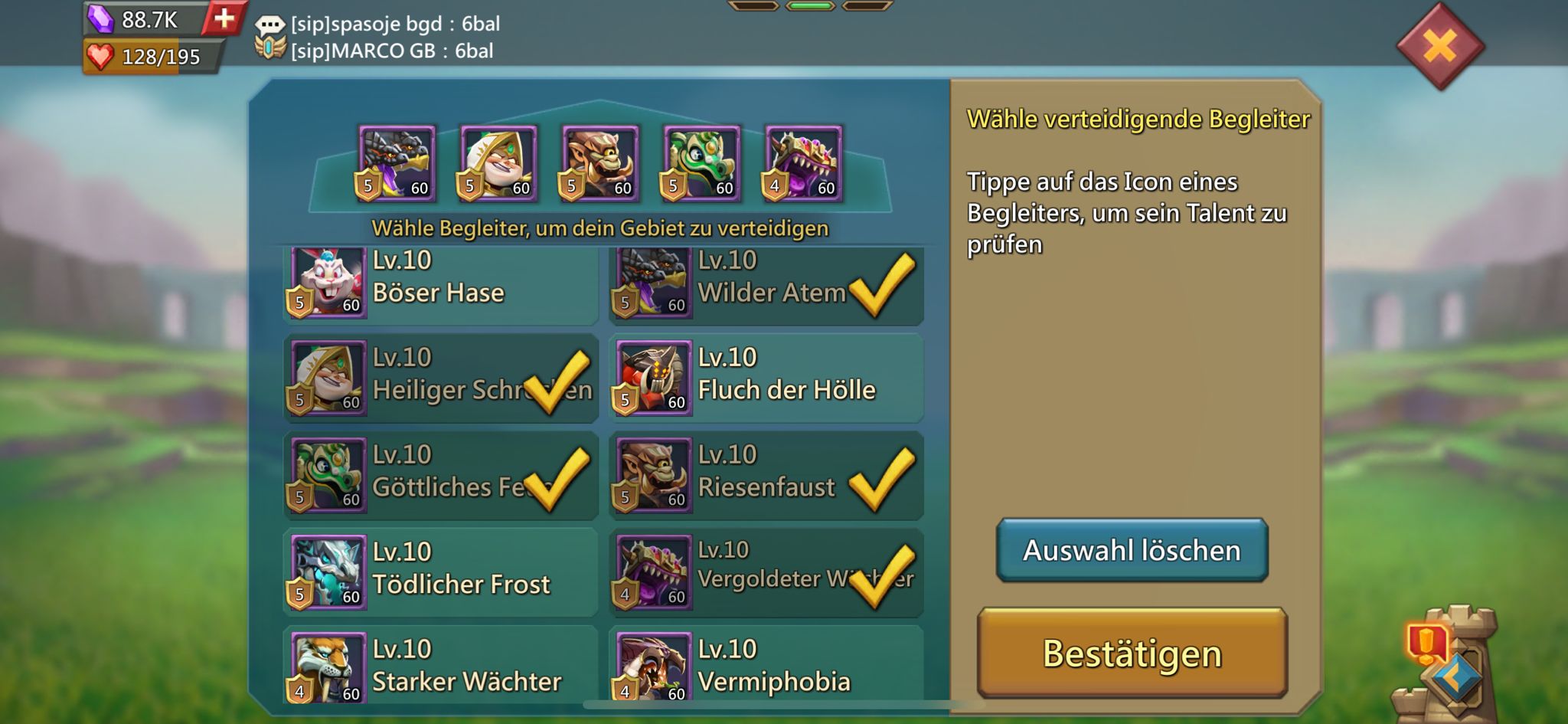
Task: Confirm selection with Bestätigen button
Action: coord(1132,654)
